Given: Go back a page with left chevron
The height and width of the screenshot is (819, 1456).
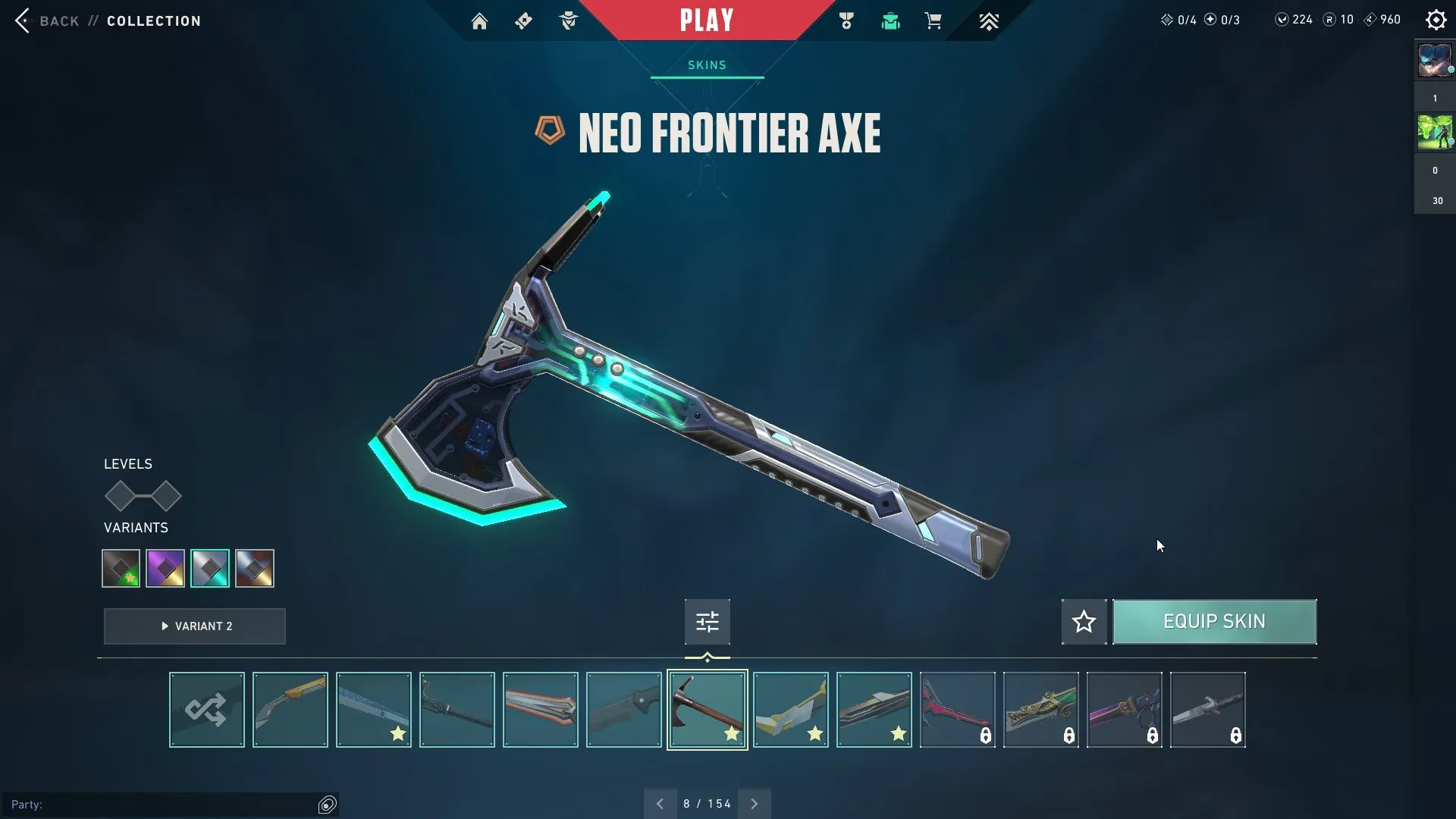Looking at the screenshot, I should tap(659, 803).
